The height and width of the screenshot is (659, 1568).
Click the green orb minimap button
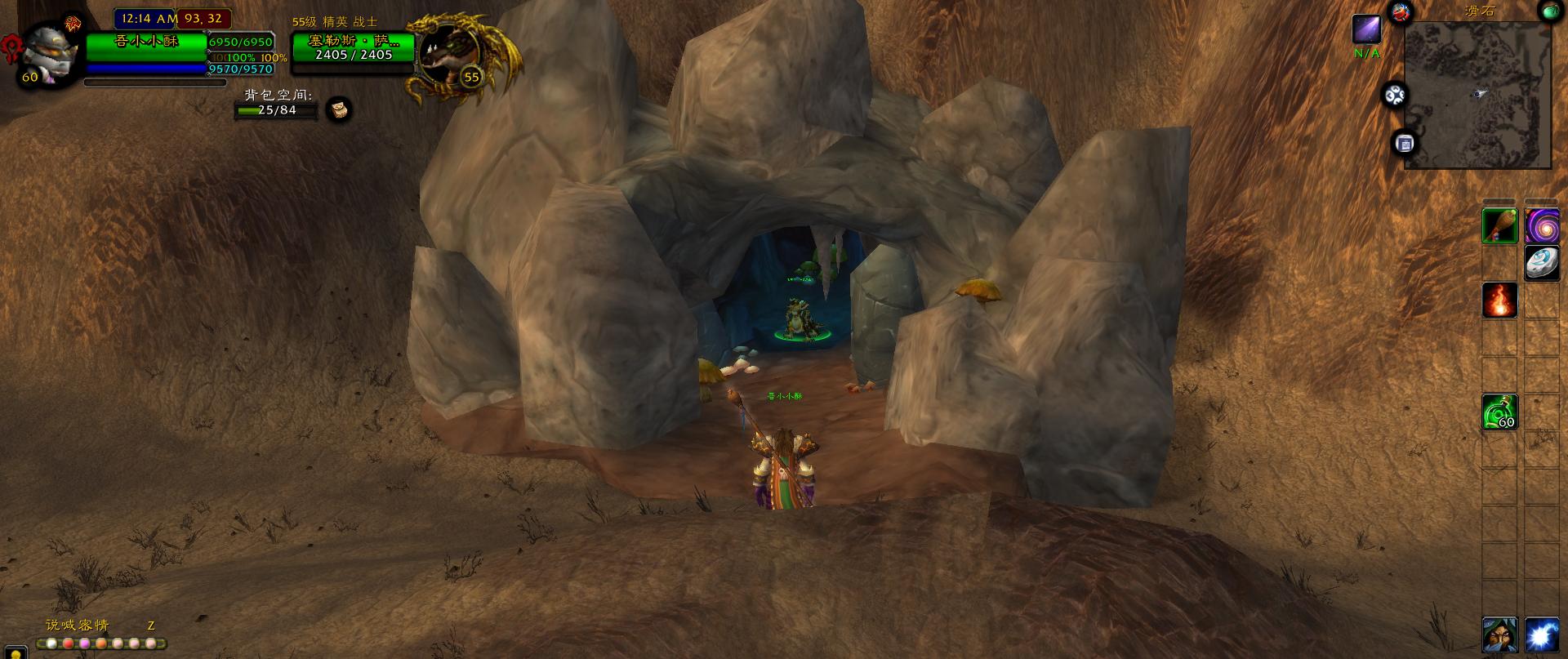tap(1550, 11)
